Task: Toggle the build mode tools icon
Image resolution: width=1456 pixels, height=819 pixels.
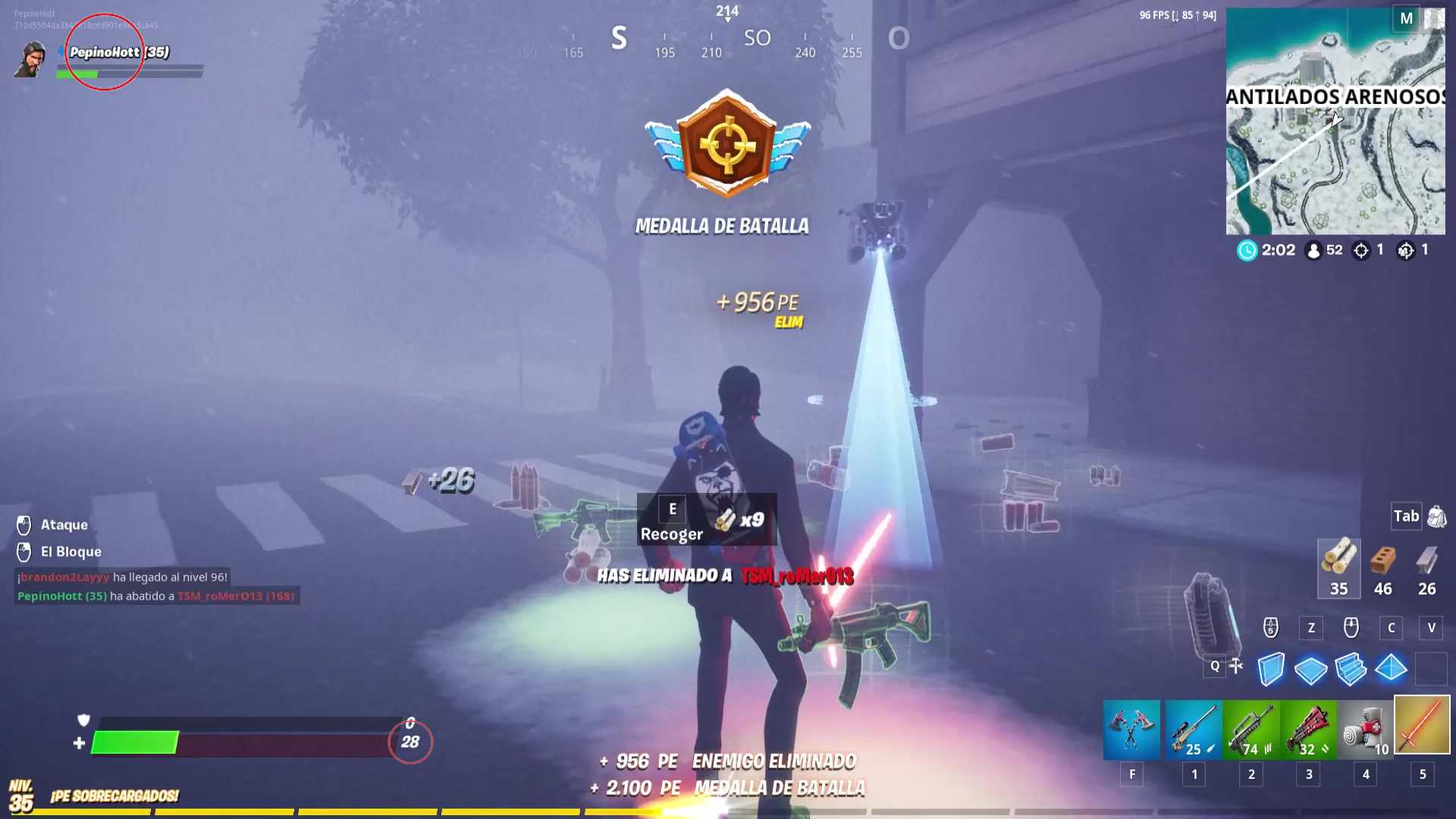Action: click(1236, 666)
